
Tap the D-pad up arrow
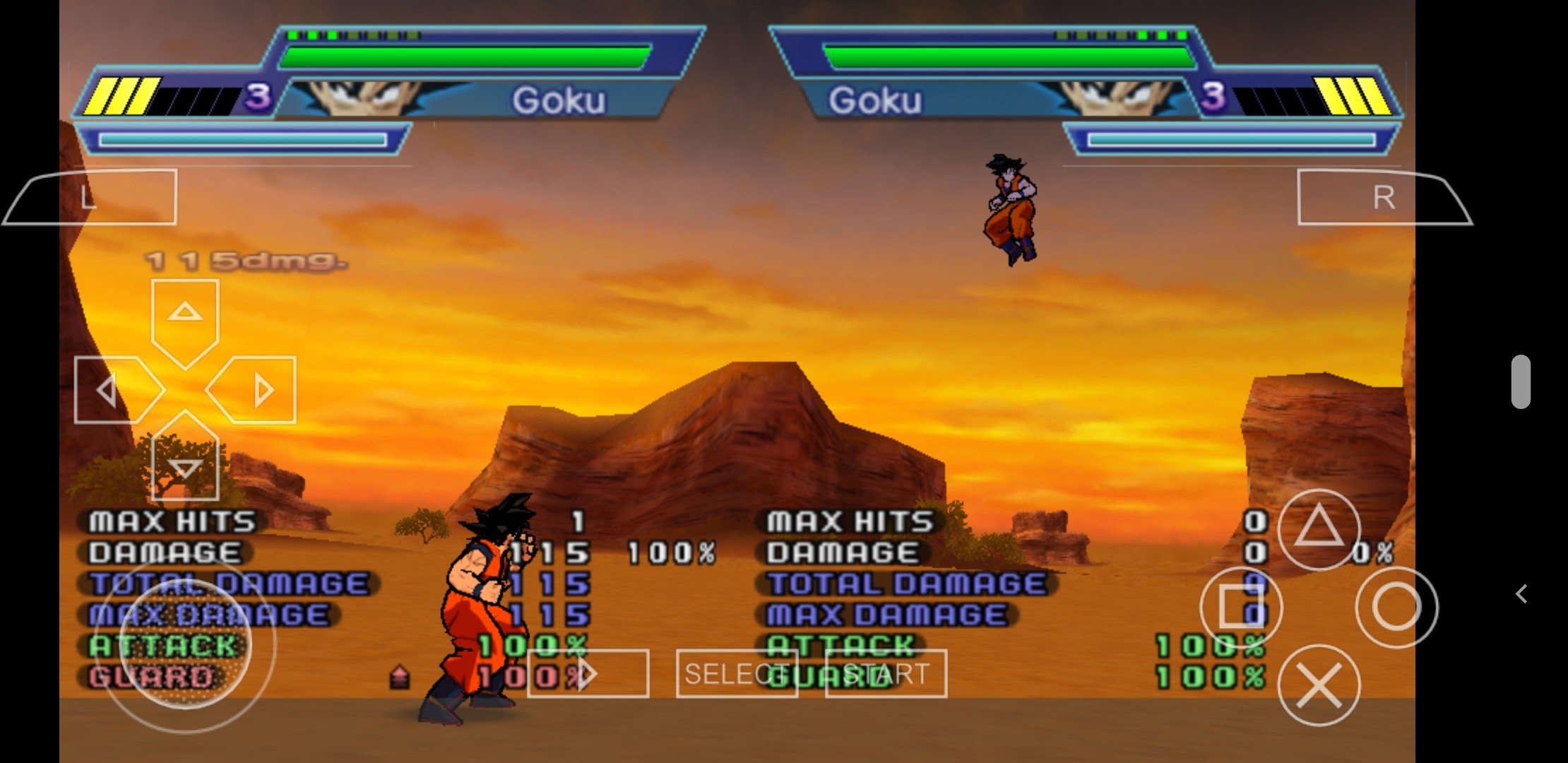tap(185, 313)
